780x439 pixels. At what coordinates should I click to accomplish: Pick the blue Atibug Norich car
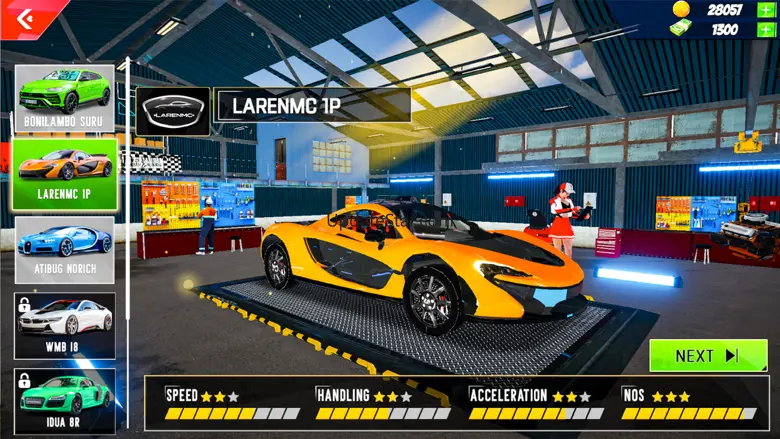(64, 250)
